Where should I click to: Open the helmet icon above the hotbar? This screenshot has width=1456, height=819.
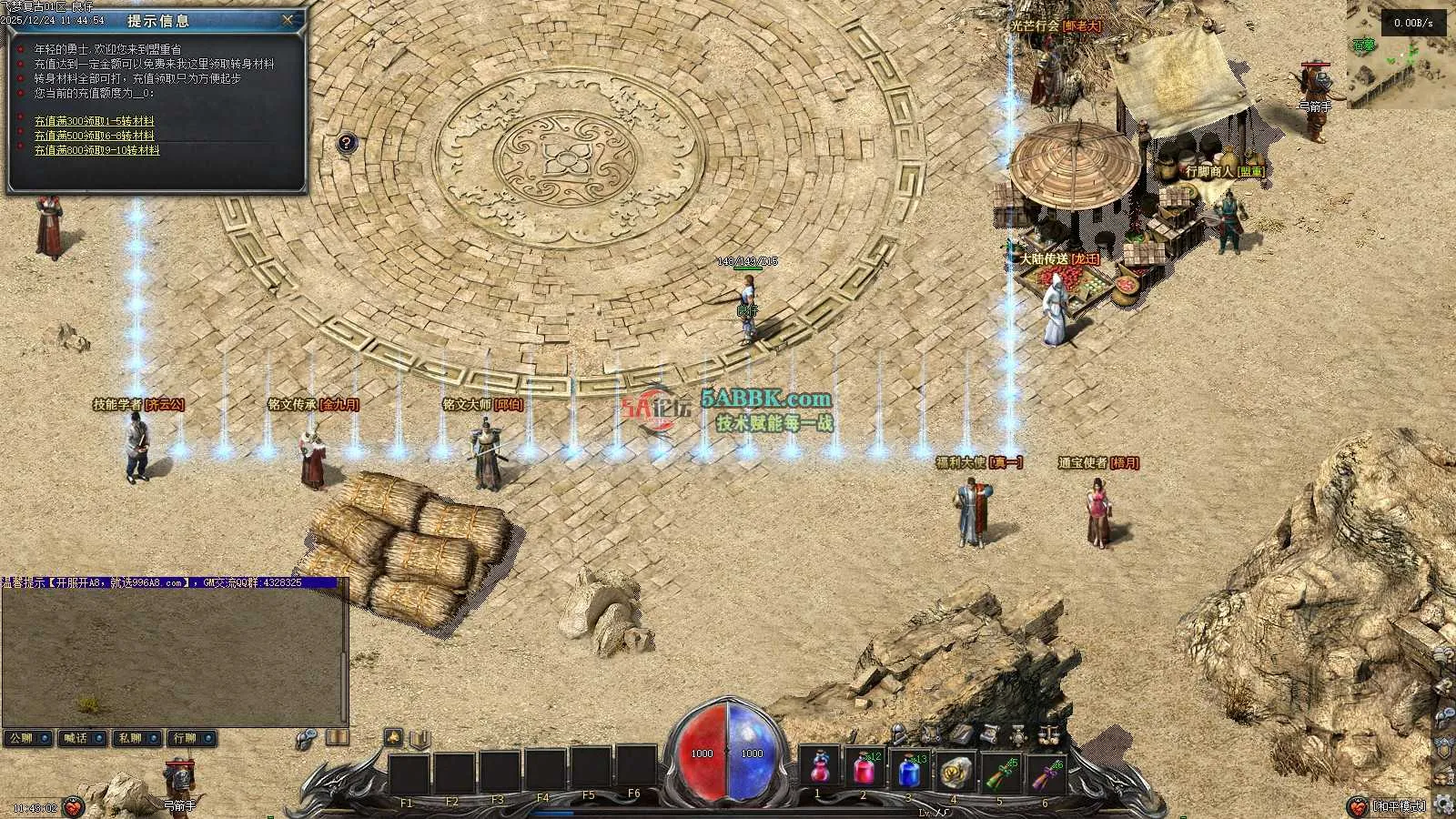(899, 733)
